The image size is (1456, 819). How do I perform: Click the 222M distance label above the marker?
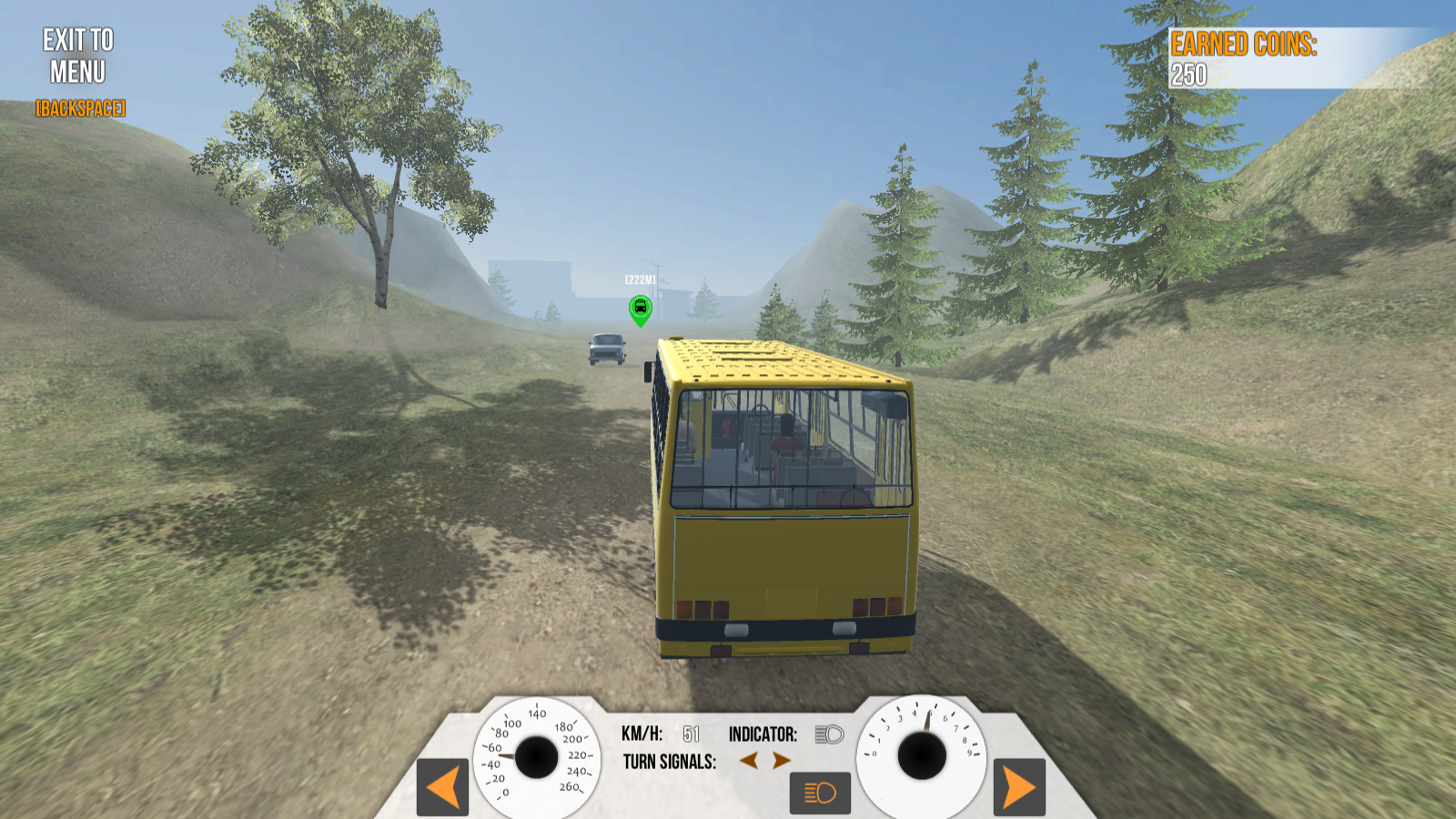(x=639, y=278)
